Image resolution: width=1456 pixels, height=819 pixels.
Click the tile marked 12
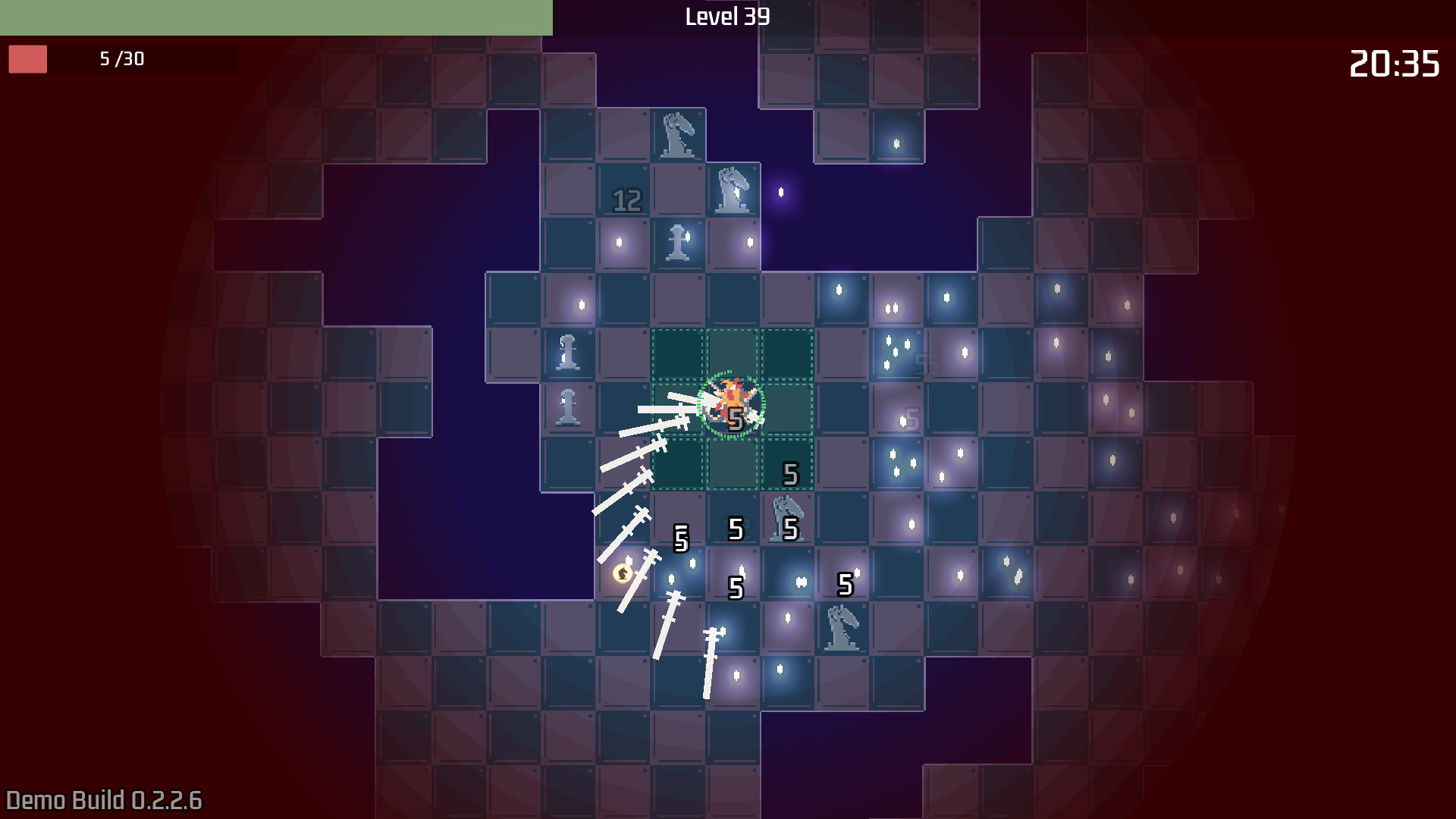[x=626, y=199]
